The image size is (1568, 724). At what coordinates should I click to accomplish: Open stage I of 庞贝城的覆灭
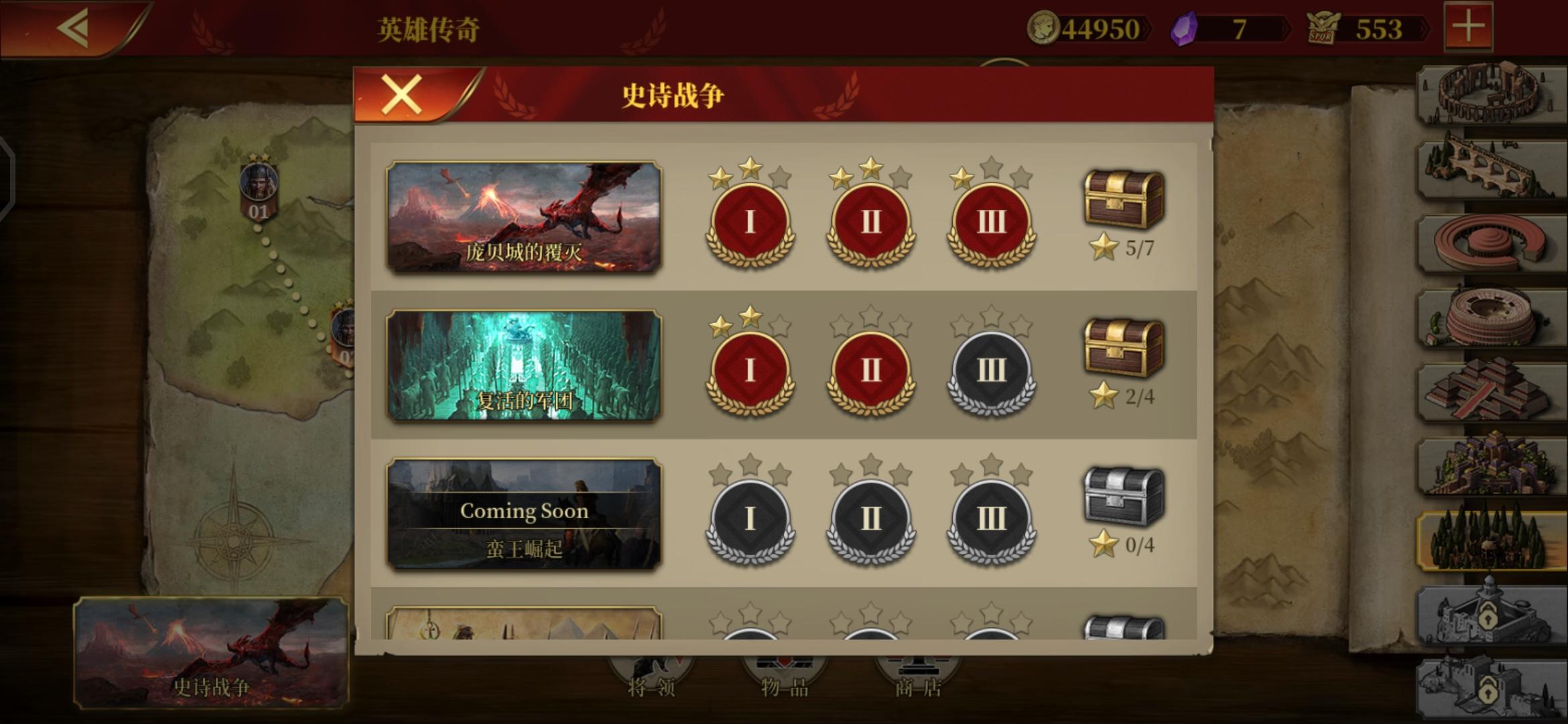tap(750, 221)
